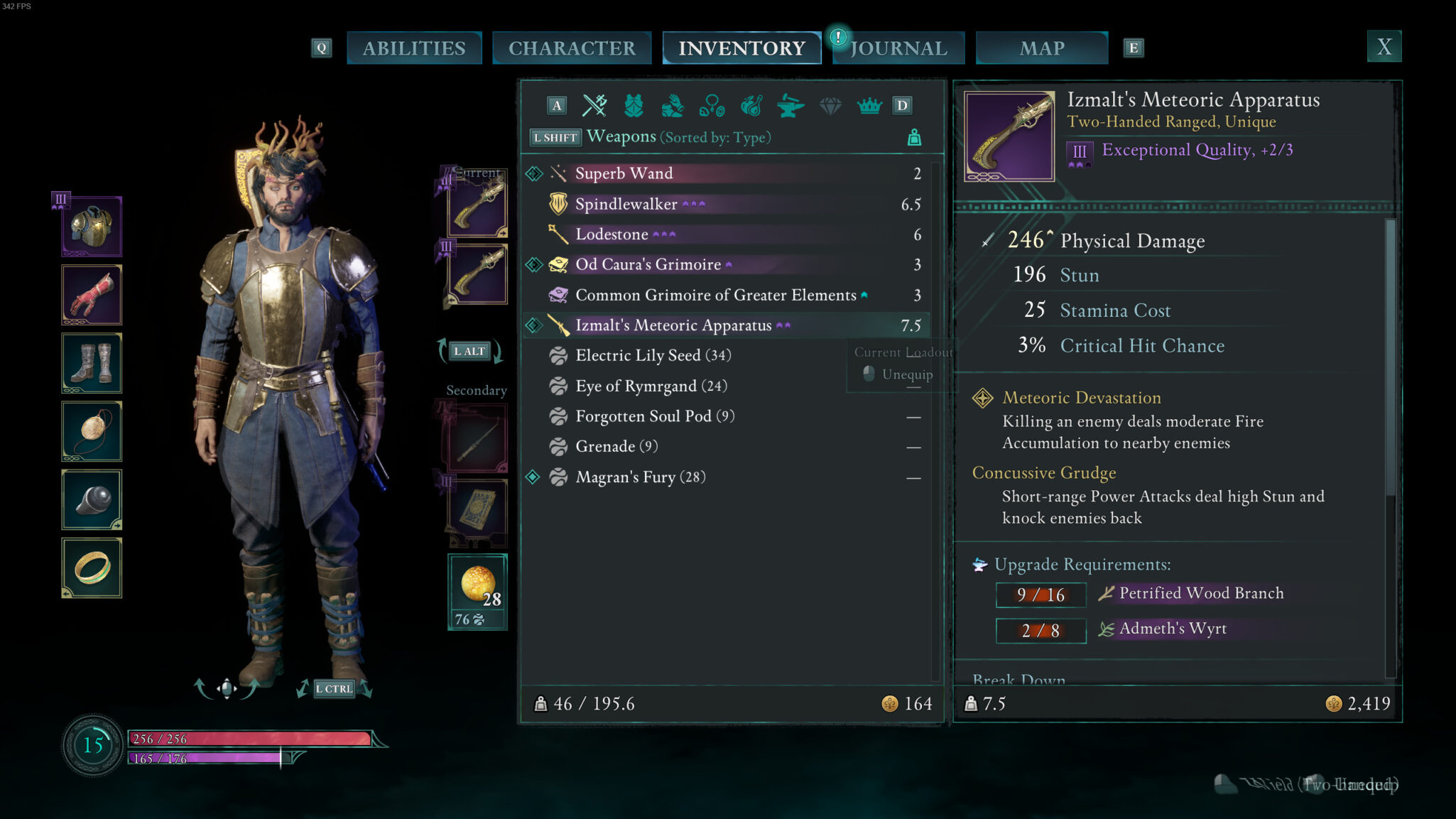The height and width of the screenshot is (819, 1456).
Task: Select the gold ring equipment slot
Action: pos(92,568)
